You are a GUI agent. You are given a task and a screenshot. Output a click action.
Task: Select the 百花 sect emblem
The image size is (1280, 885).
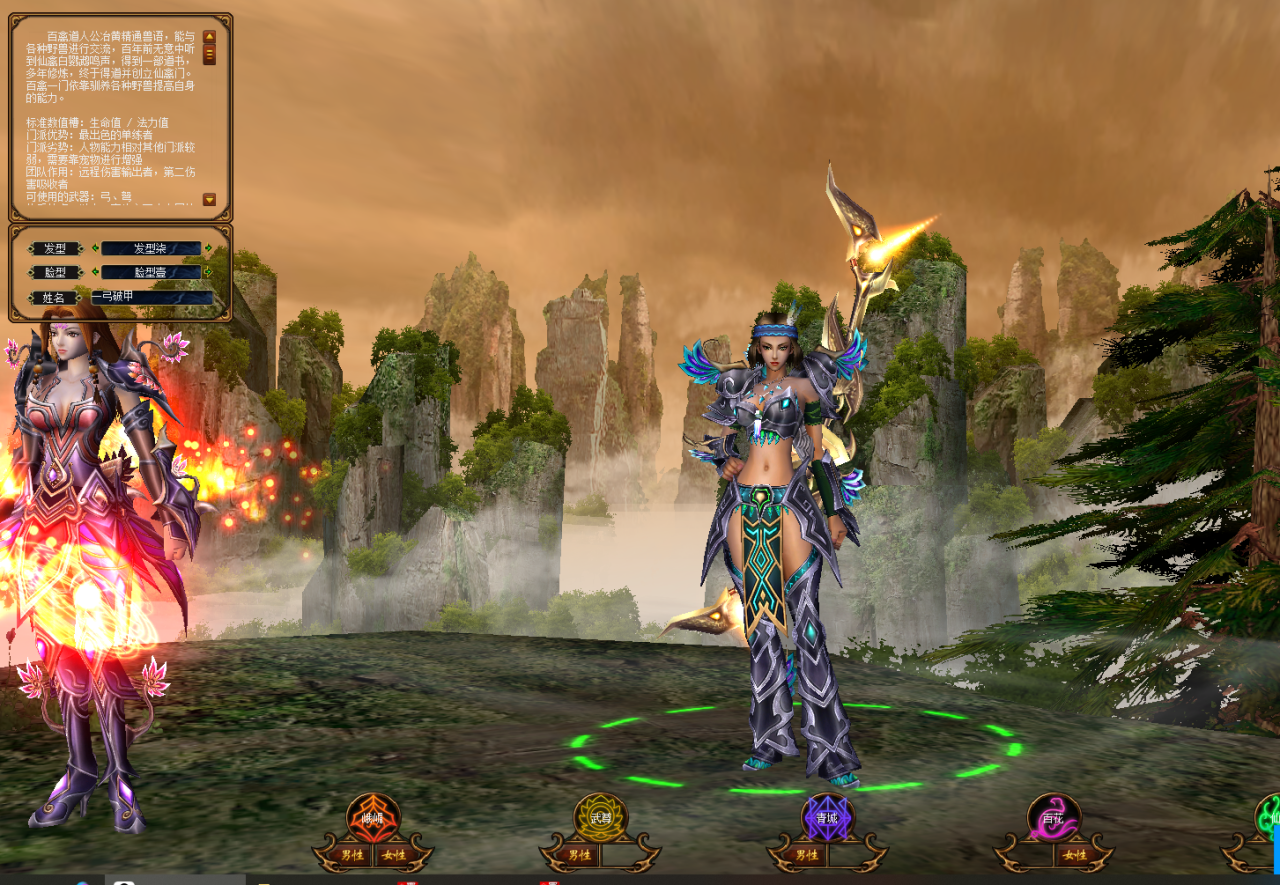pyautogui.click(x=1054, y=817)
